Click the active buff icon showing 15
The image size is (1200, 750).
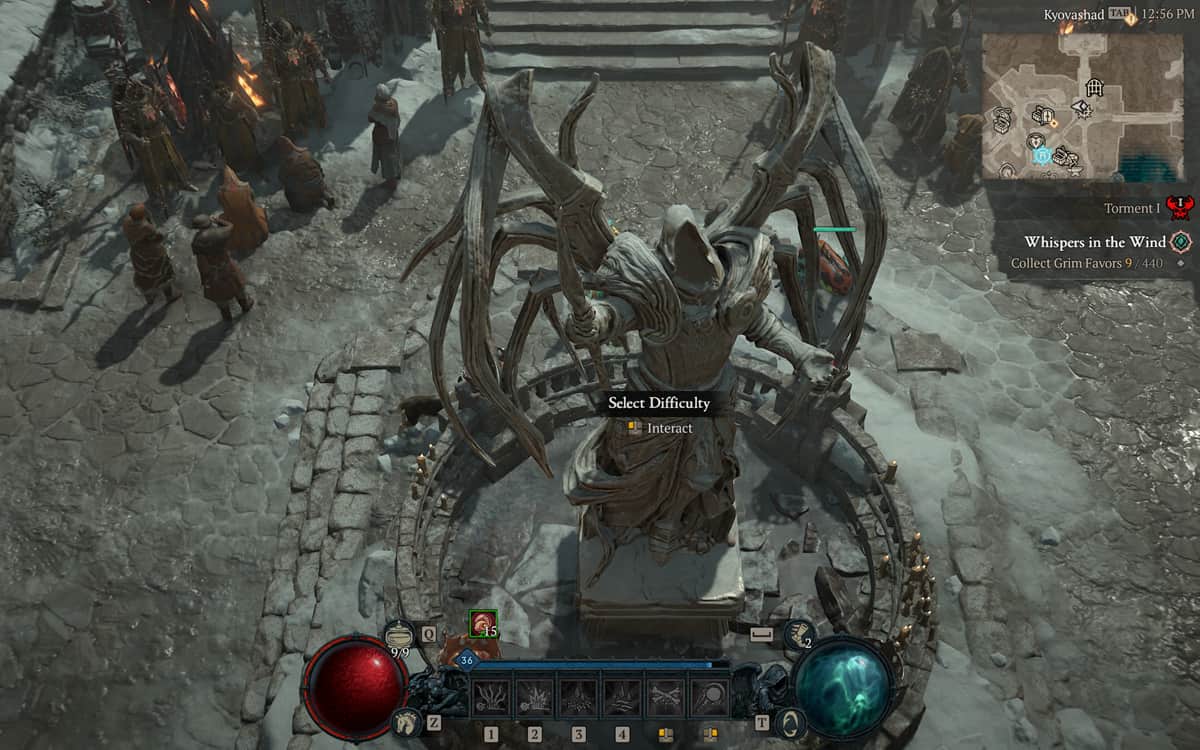[483, 624]
